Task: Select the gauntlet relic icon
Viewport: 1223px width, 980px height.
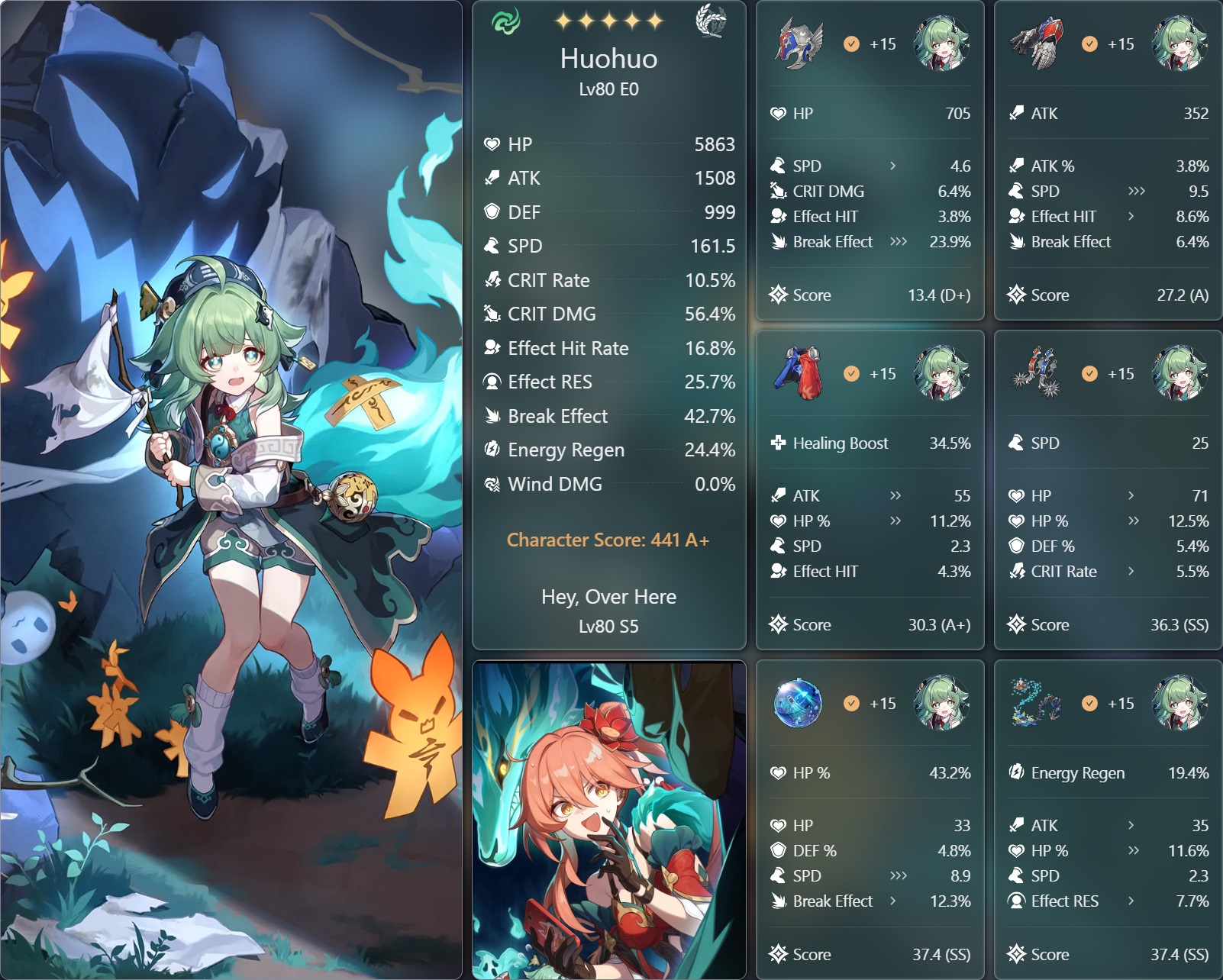Action: click(x=1036, y=44)
